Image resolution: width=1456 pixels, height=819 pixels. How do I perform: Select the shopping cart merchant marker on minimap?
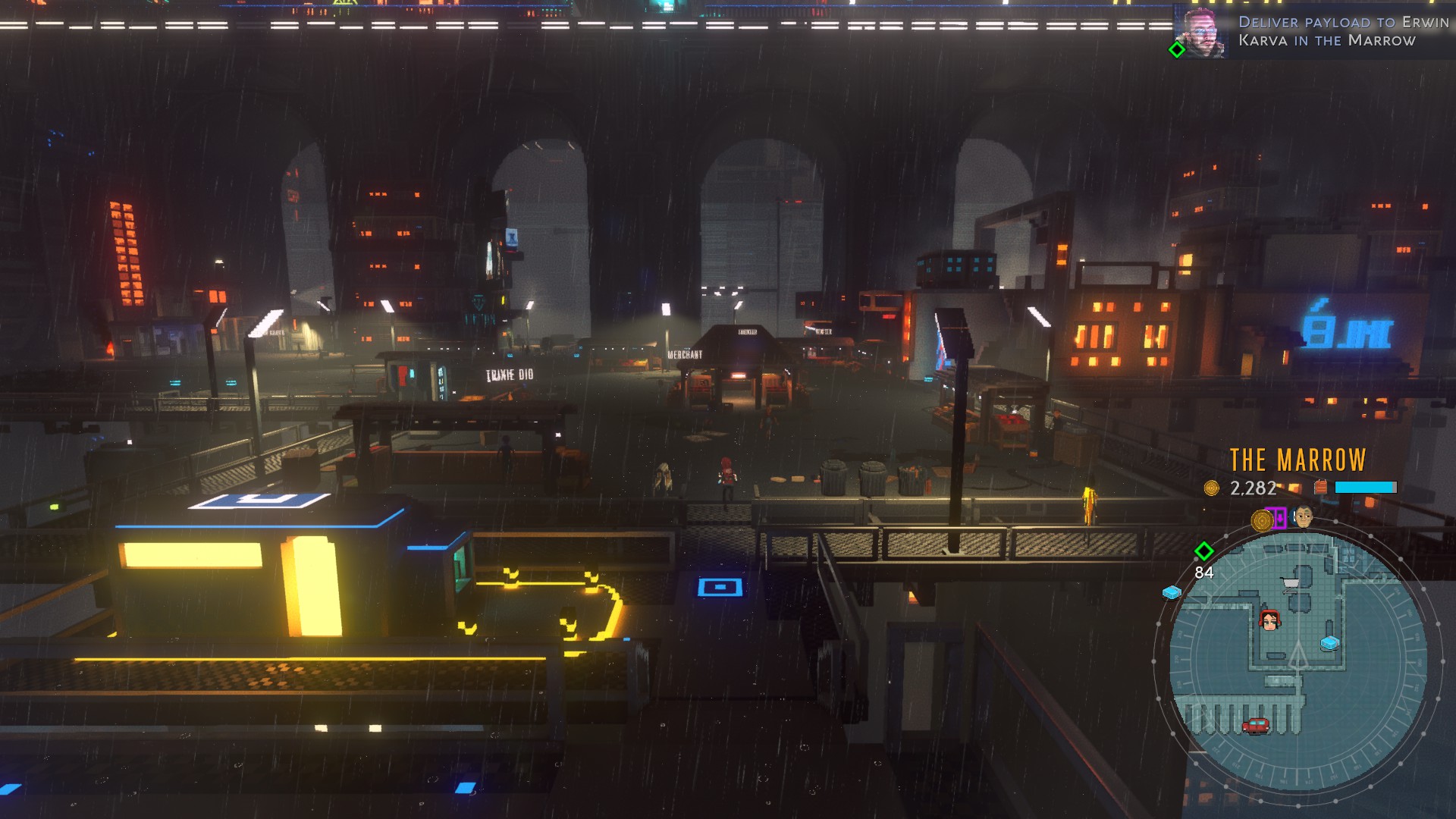tap(1290, 583)
